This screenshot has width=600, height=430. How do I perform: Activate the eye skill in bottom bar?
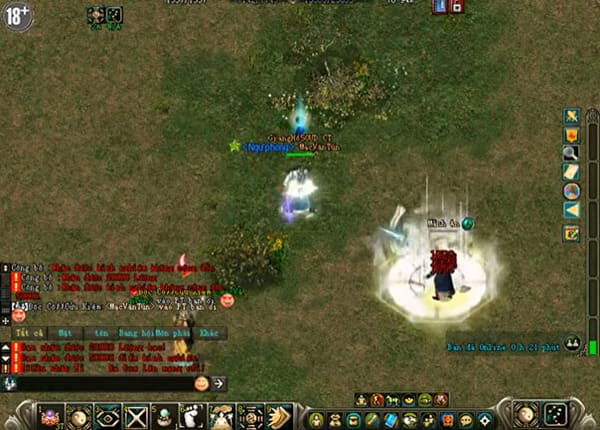pos(107,416)
